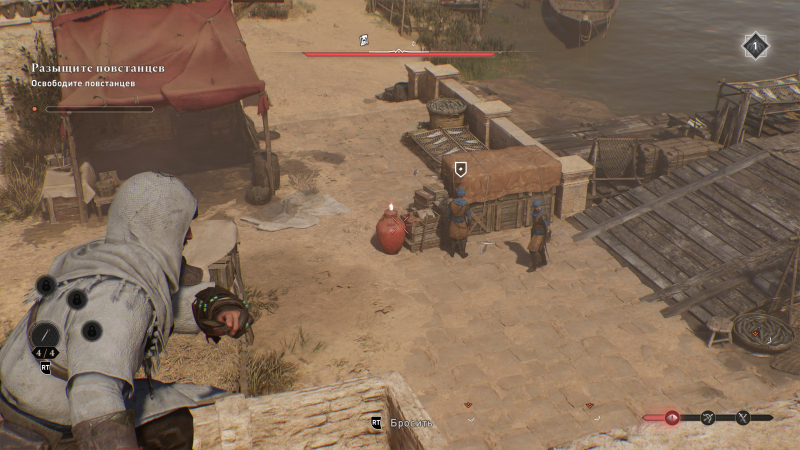Click the red eye detection icon
Screen dimensions: 800x450
(x=672, y=417)
